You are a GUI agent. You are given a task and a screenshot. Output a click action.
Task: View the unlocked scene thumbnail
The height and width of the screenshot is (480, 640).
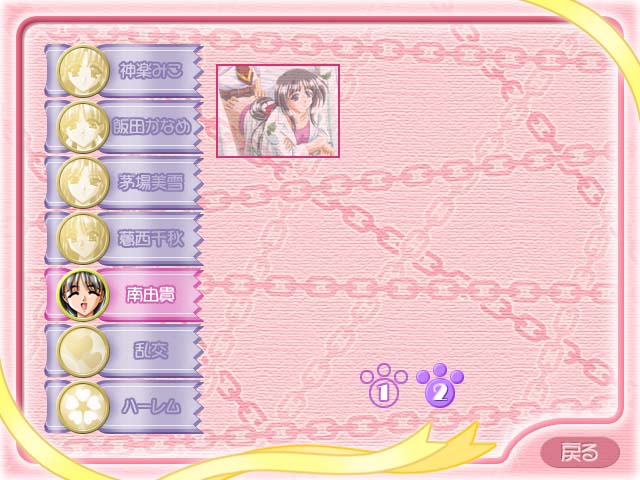(278, 111)
